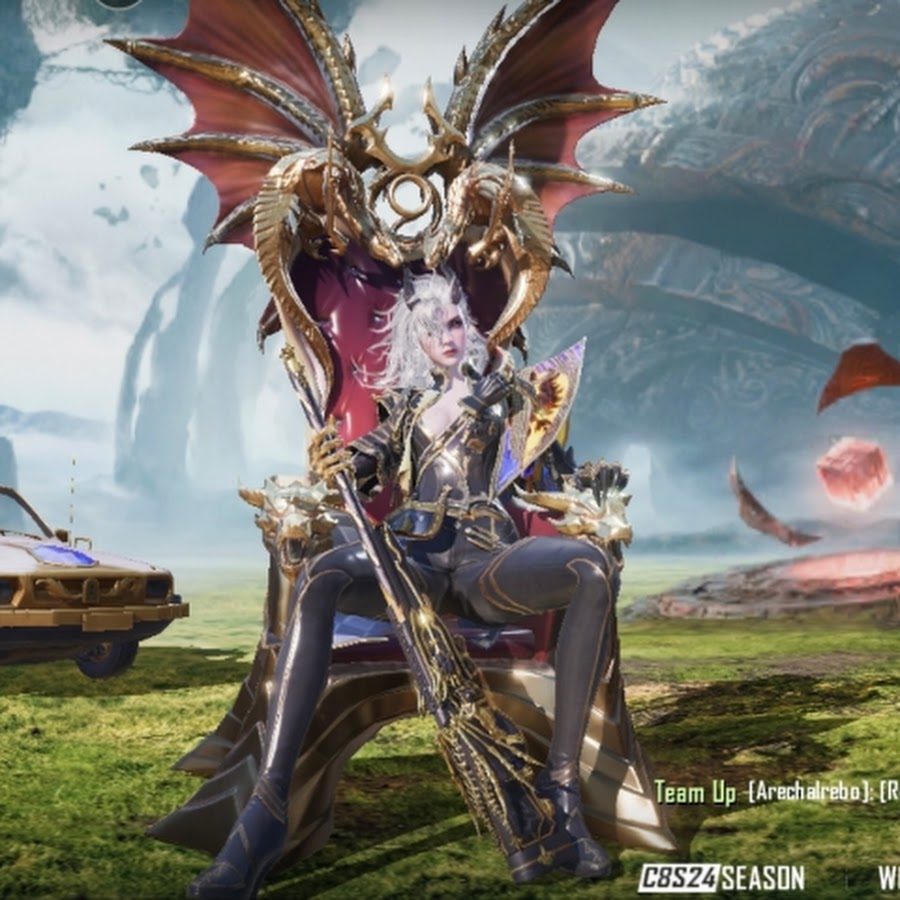Open the C8S24 Season menu
The width and height of the screenshot is (900, 900).
click(x=721, y=878)
